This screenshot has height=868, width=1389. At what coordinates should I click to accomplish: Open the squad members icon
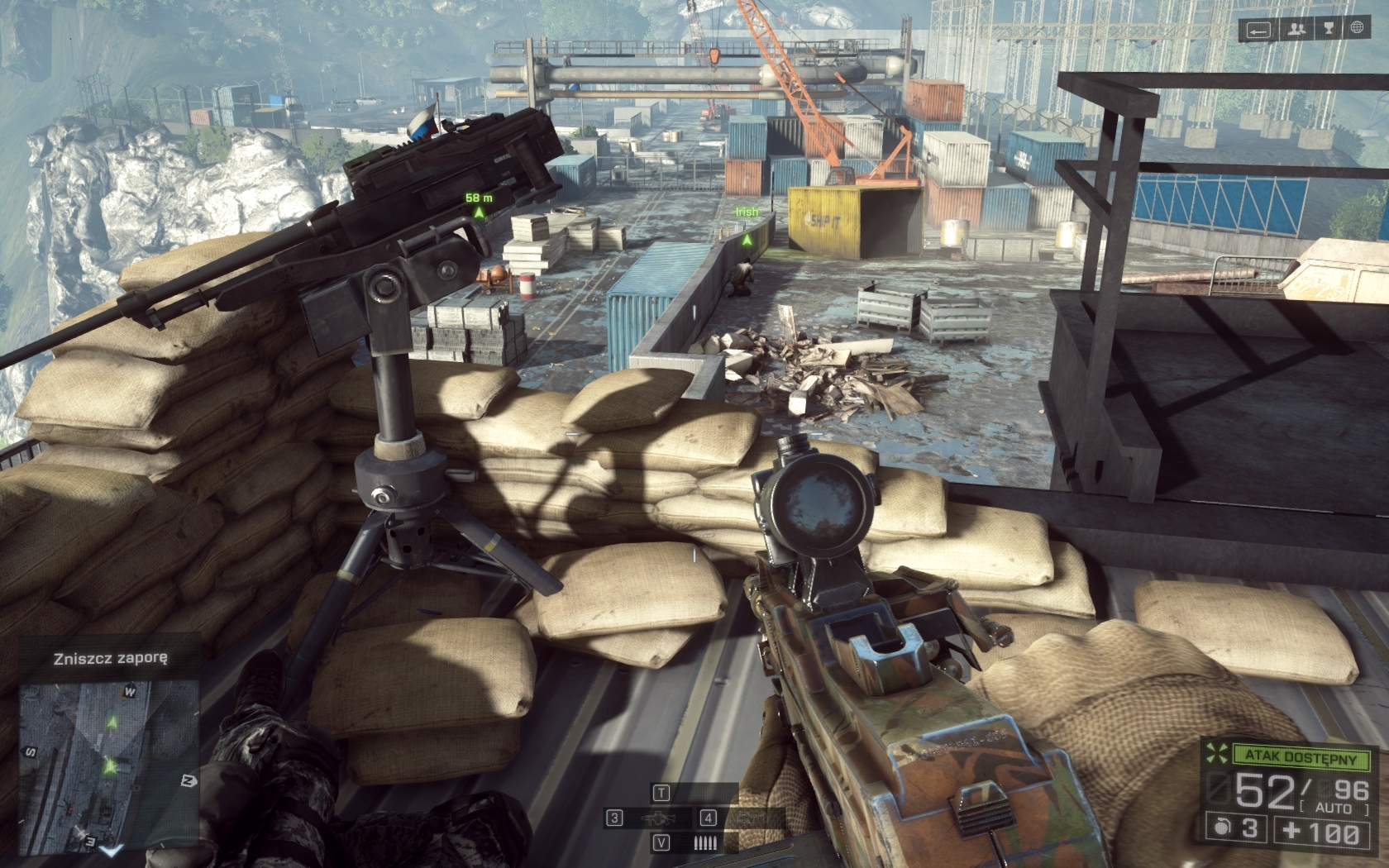(x=1296, y=30)
